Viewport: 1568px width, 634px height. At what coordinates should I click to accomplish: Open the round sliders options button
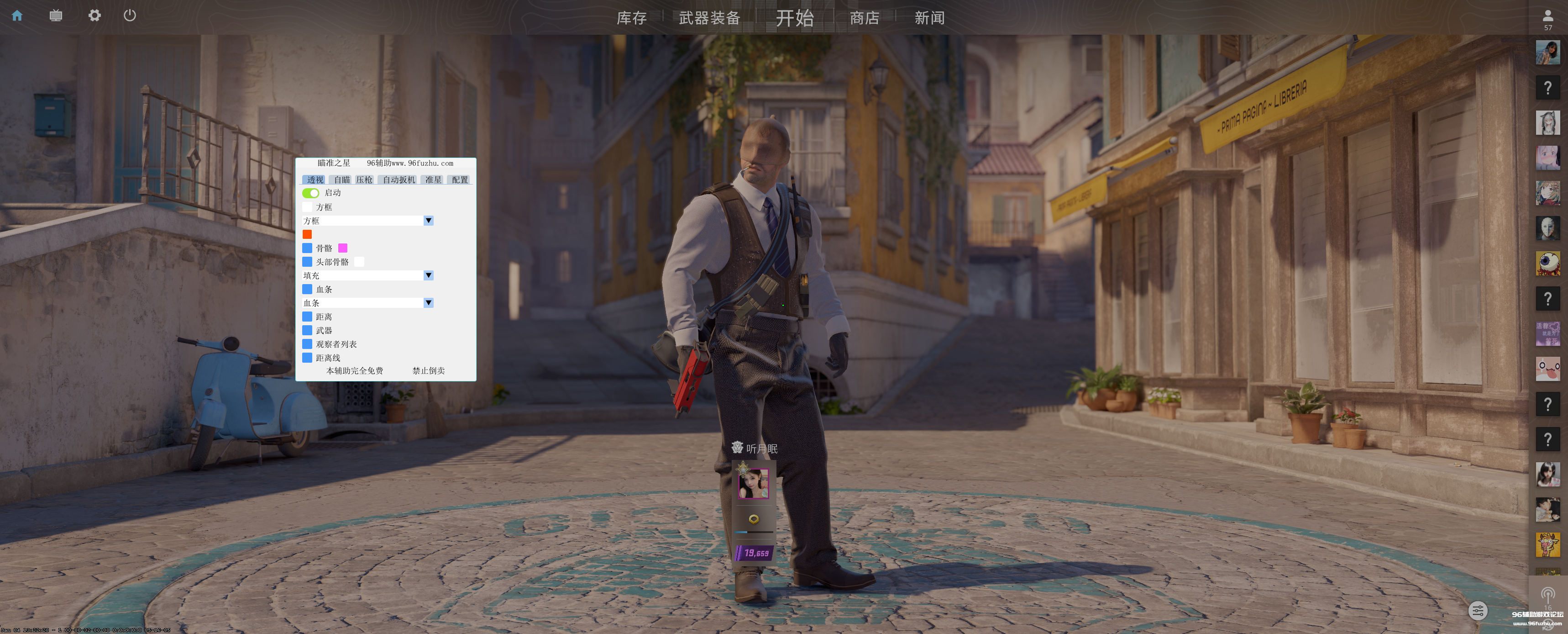(1477, 610)
